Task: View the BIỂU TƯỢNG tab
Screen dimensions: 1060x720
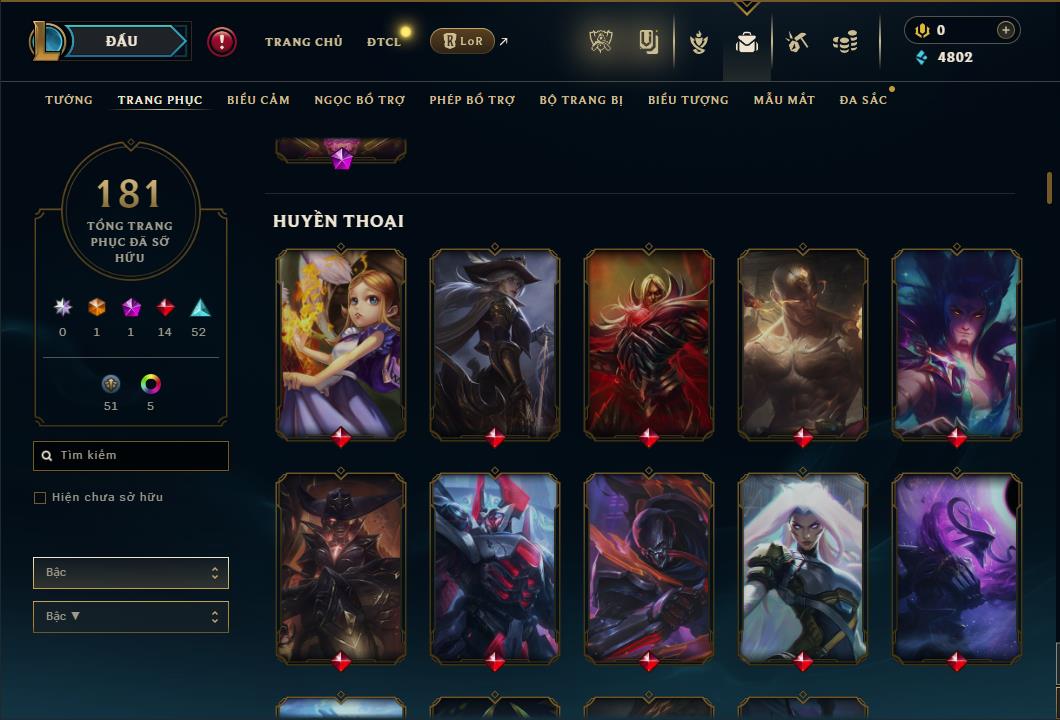Action: (x=688, y=100)
